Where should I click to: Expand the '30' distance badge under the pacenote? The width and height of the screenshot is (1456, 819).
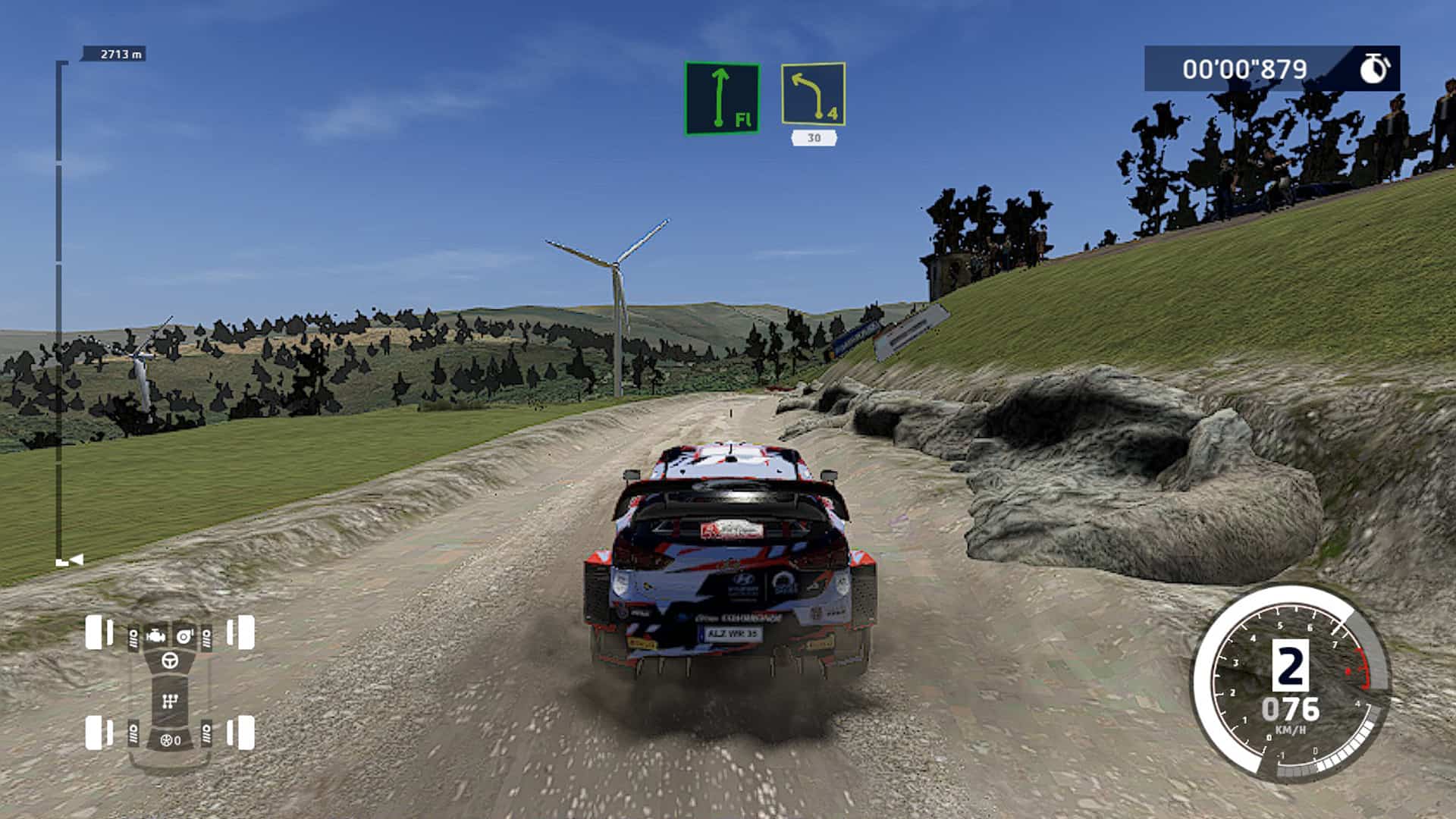[813, 138]
